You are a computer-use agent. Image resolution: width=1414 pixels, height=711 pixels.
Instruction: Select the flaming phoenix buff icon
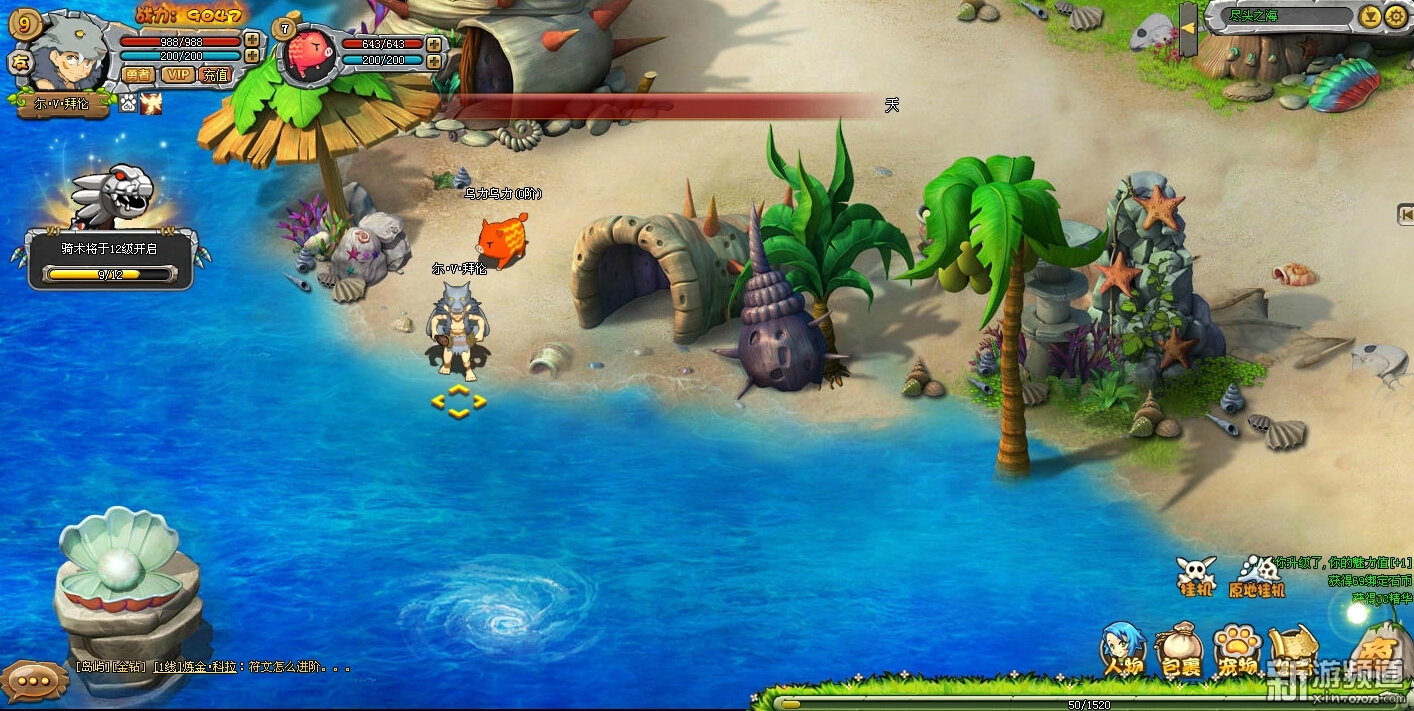coord(151,103)
